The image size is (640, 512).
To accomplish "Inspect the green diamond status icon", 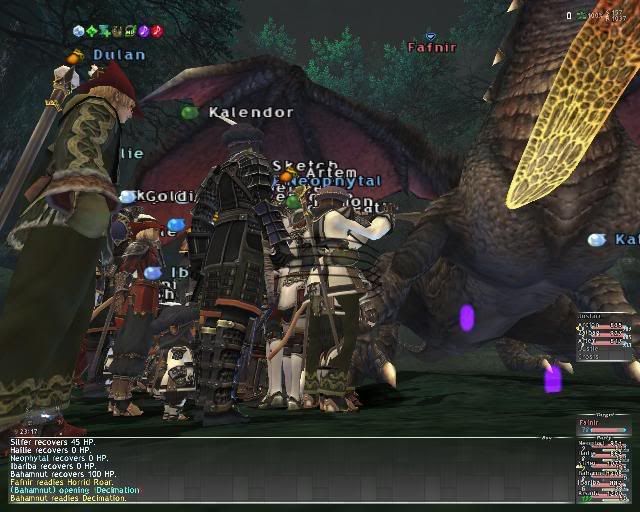I will coord(93,31).
